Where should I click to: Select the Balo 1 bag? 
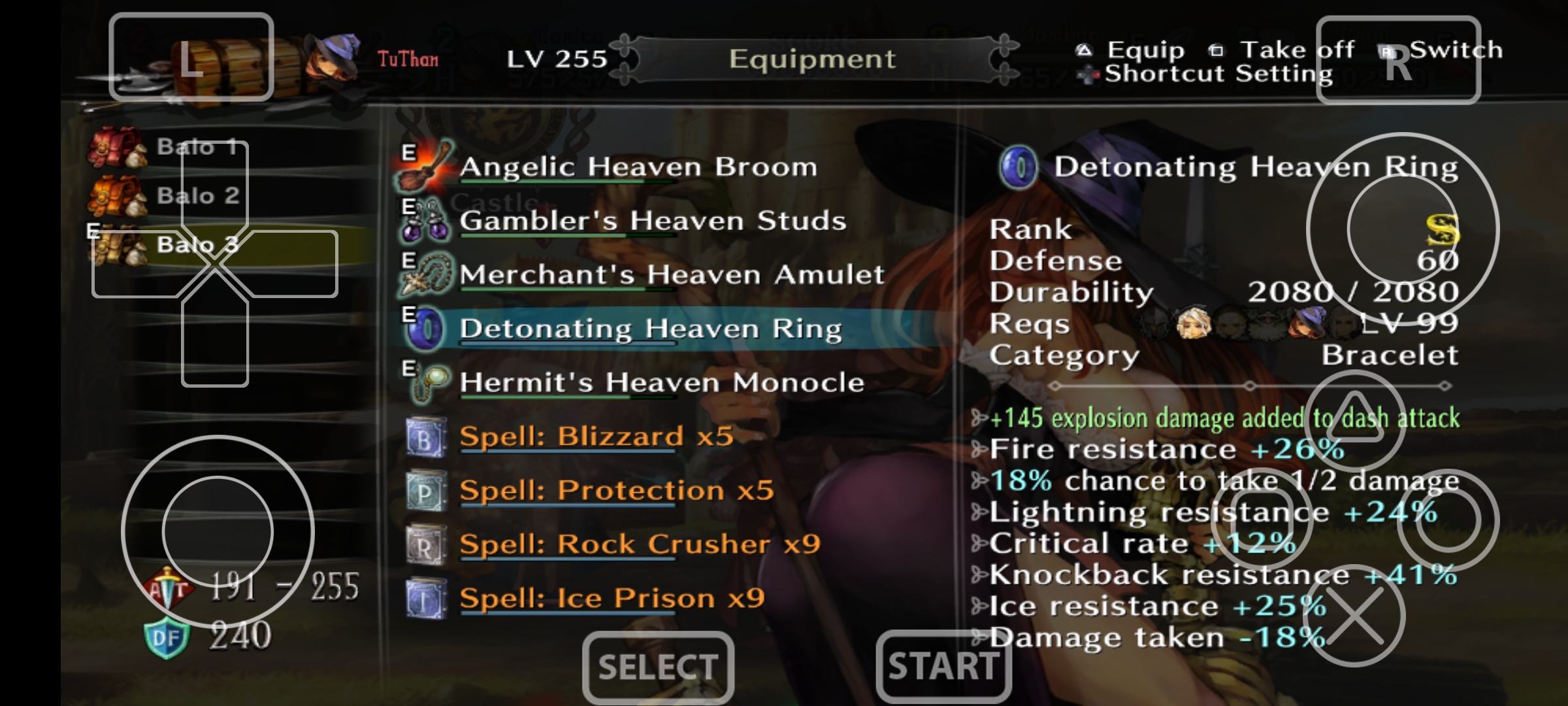coord(196,147)
